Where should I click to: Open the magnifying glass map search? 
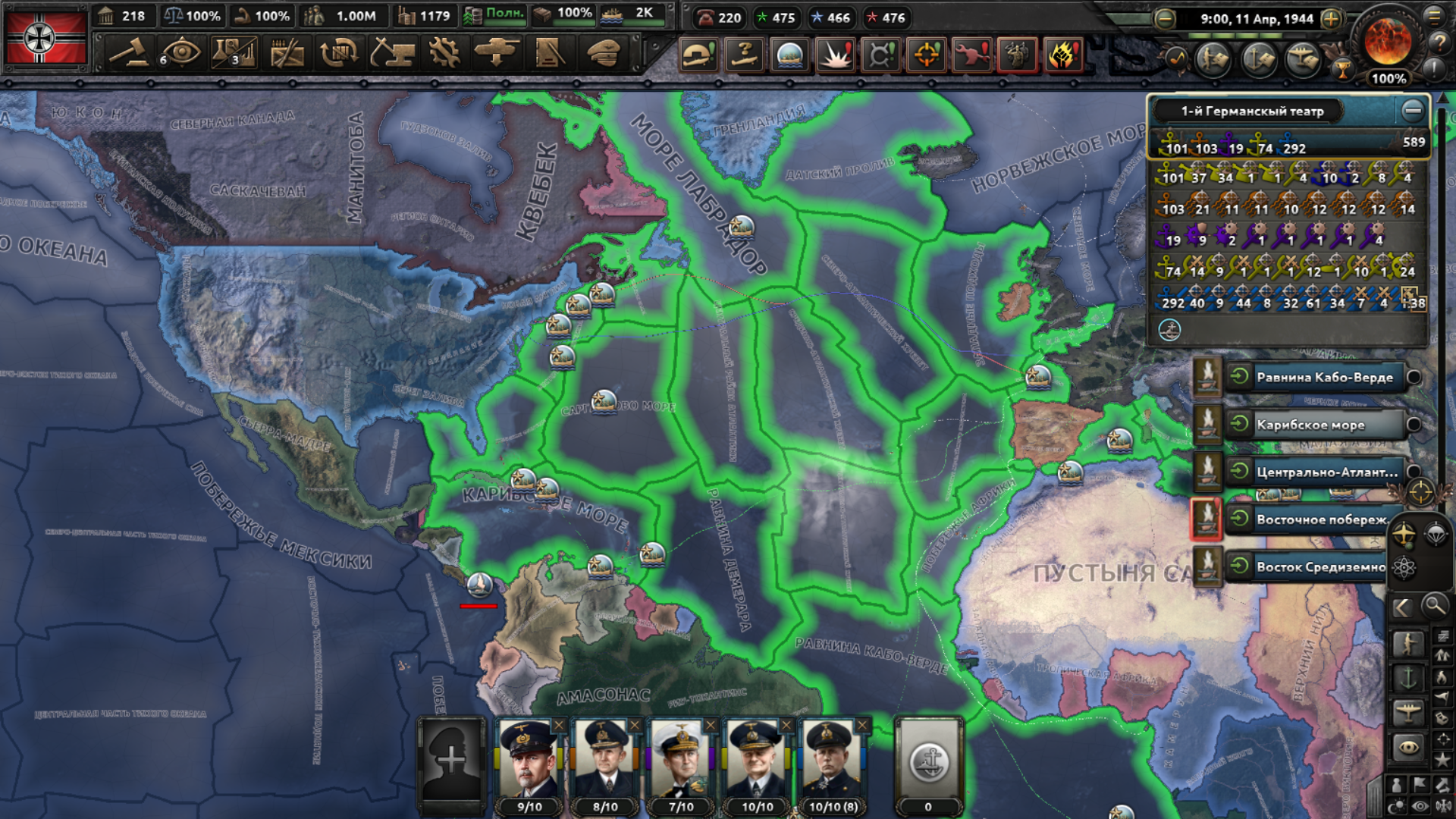pyautogui.click(x=1434, y=606)
